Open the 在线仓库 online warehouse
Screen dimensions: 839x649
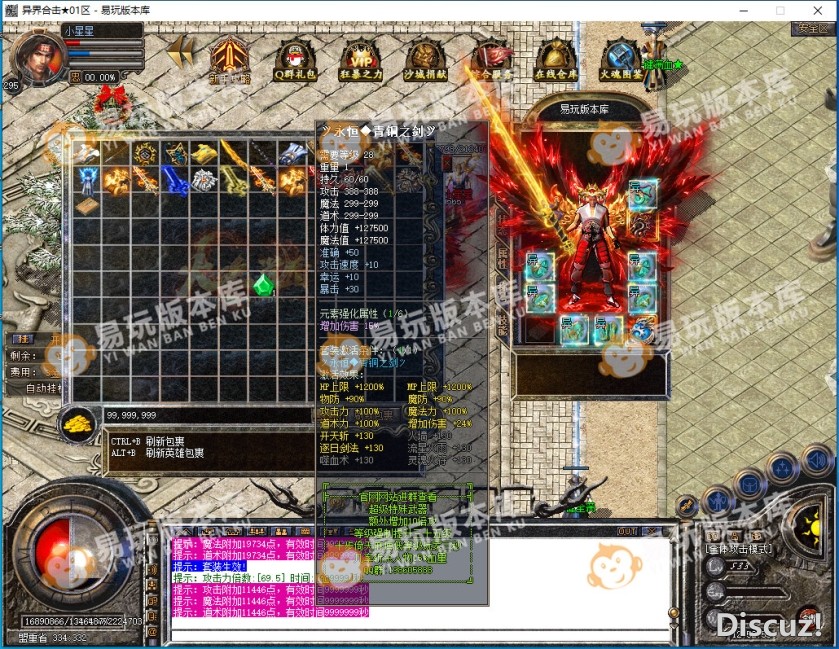click(x=555, y=60)
